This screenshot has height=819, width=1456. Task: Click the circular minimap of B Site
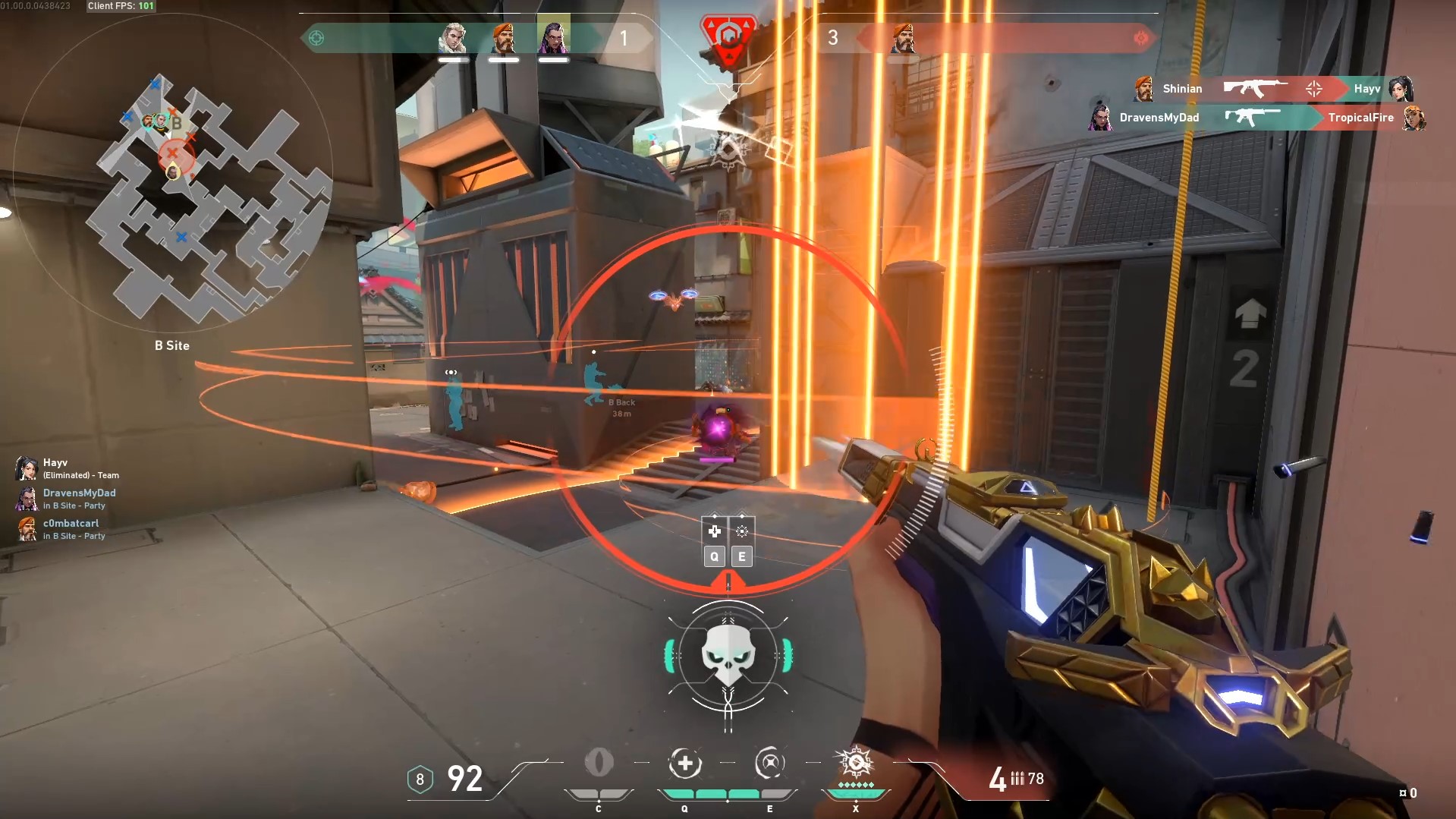point(172,175)
